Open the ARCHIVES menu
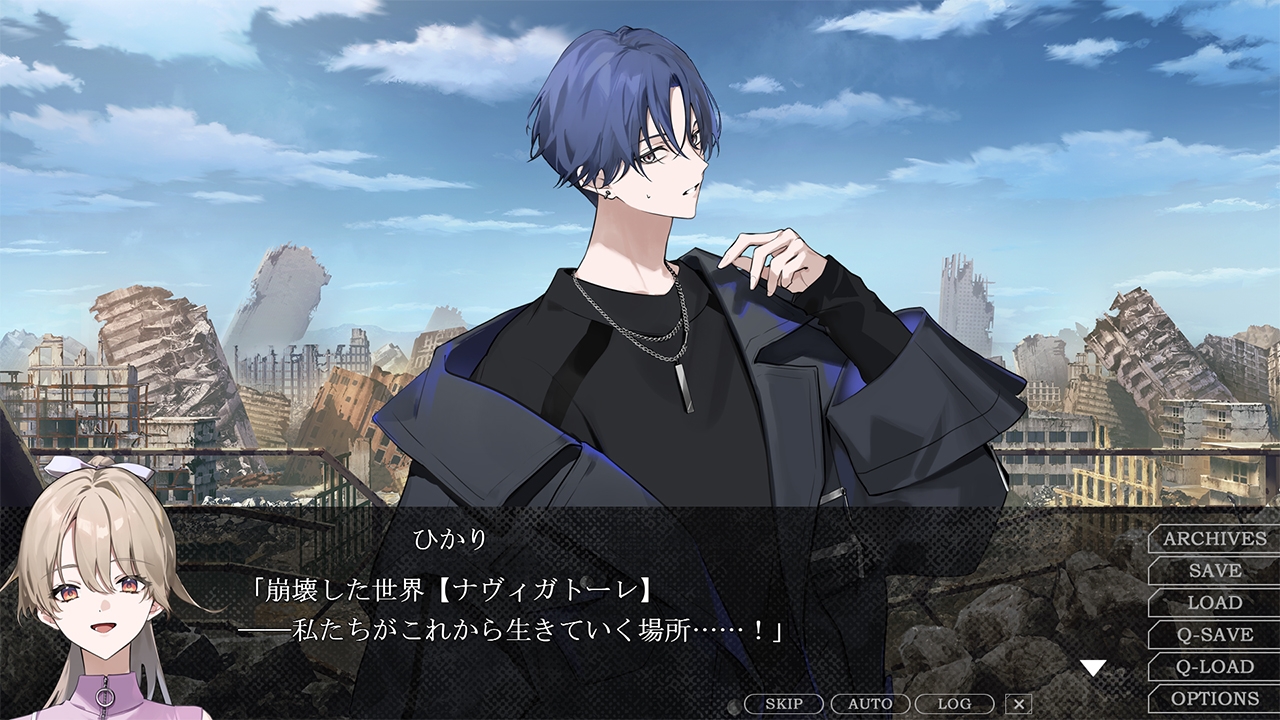Viewport: 1280px width, 720px height. point(1214,539)
